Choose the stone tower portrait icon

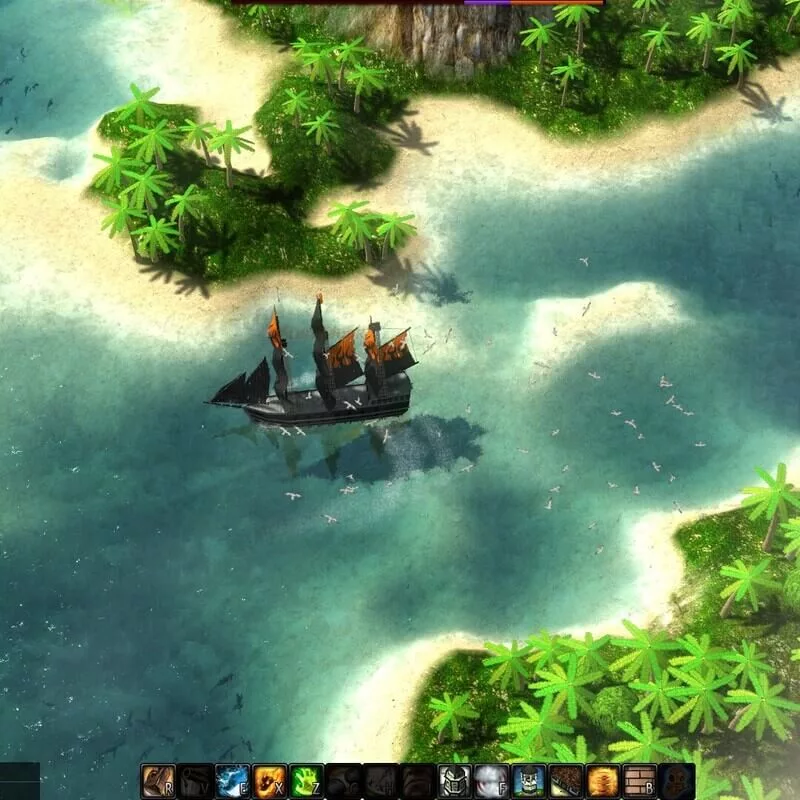(x=528, y=781)
